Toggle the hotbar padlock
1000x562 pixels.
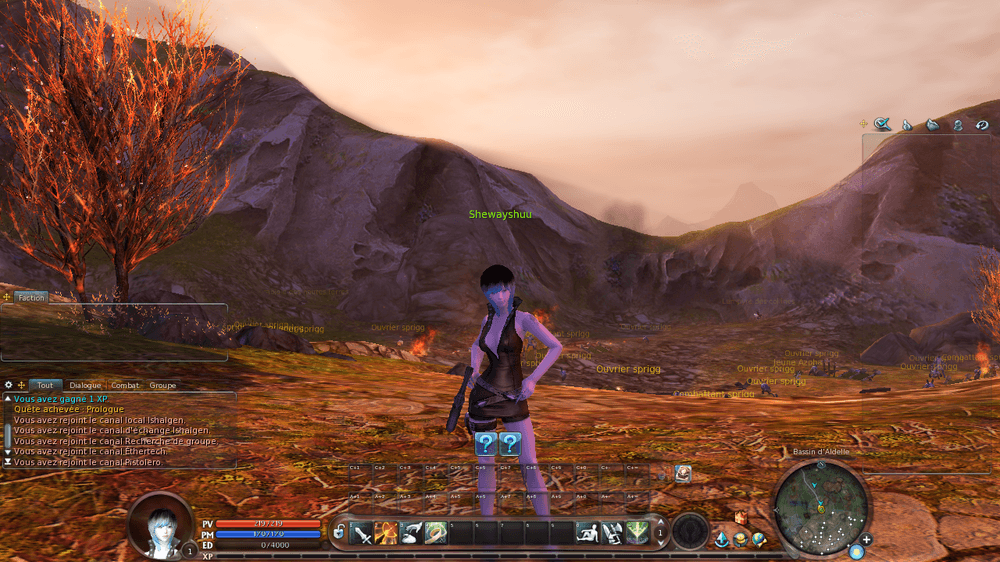[339, 533]
